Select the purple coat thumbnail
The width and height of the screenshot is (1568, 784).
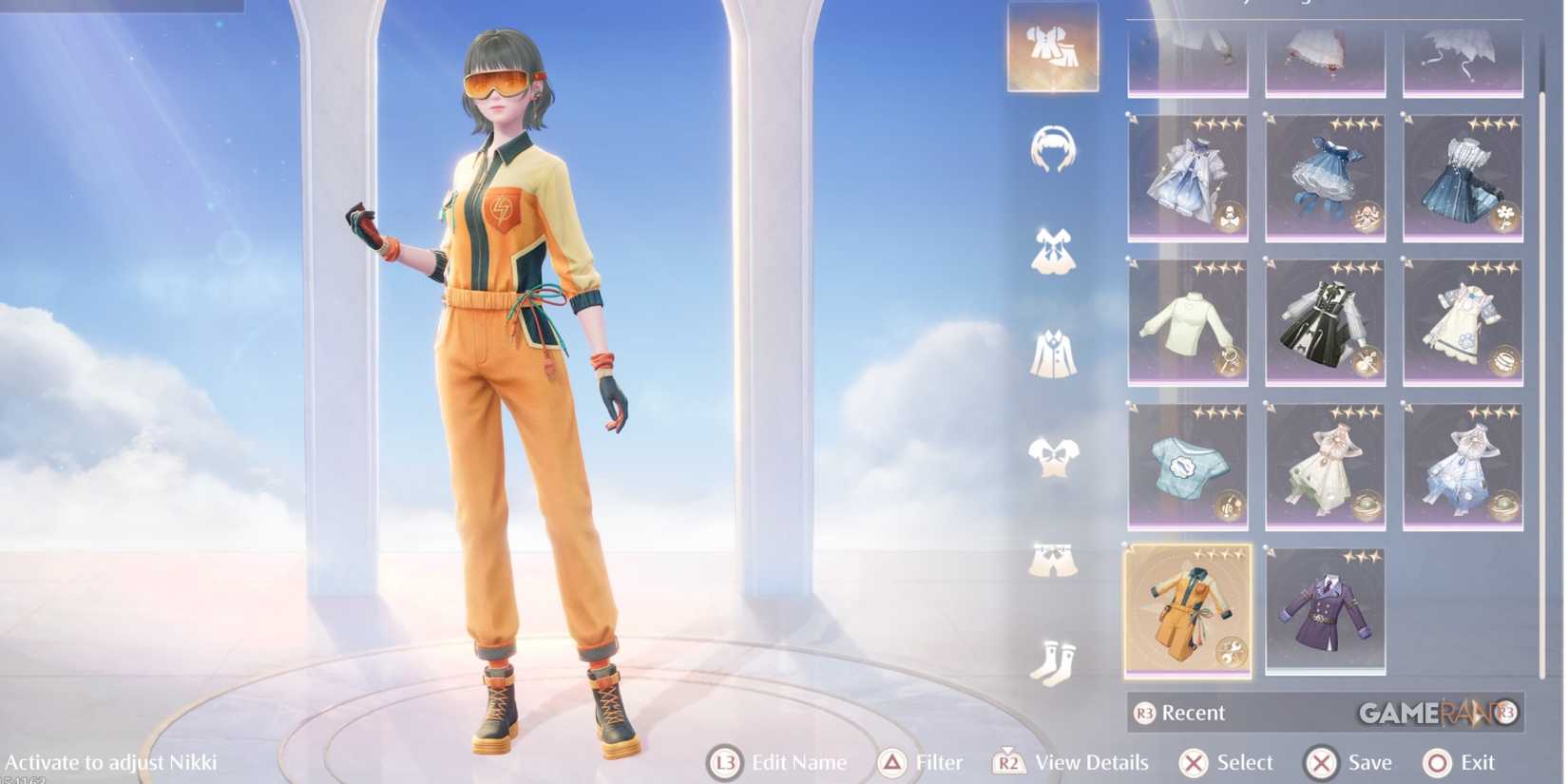tap(1325, 608)
